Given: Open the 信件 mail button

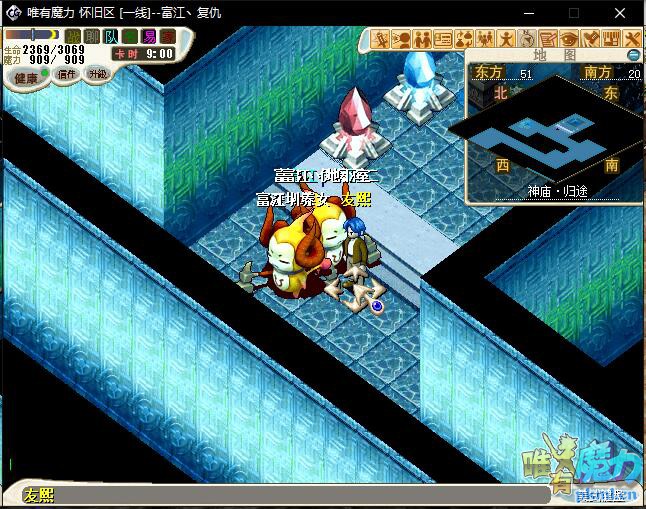Looking at the screenshot, I should tap(68, 74).
